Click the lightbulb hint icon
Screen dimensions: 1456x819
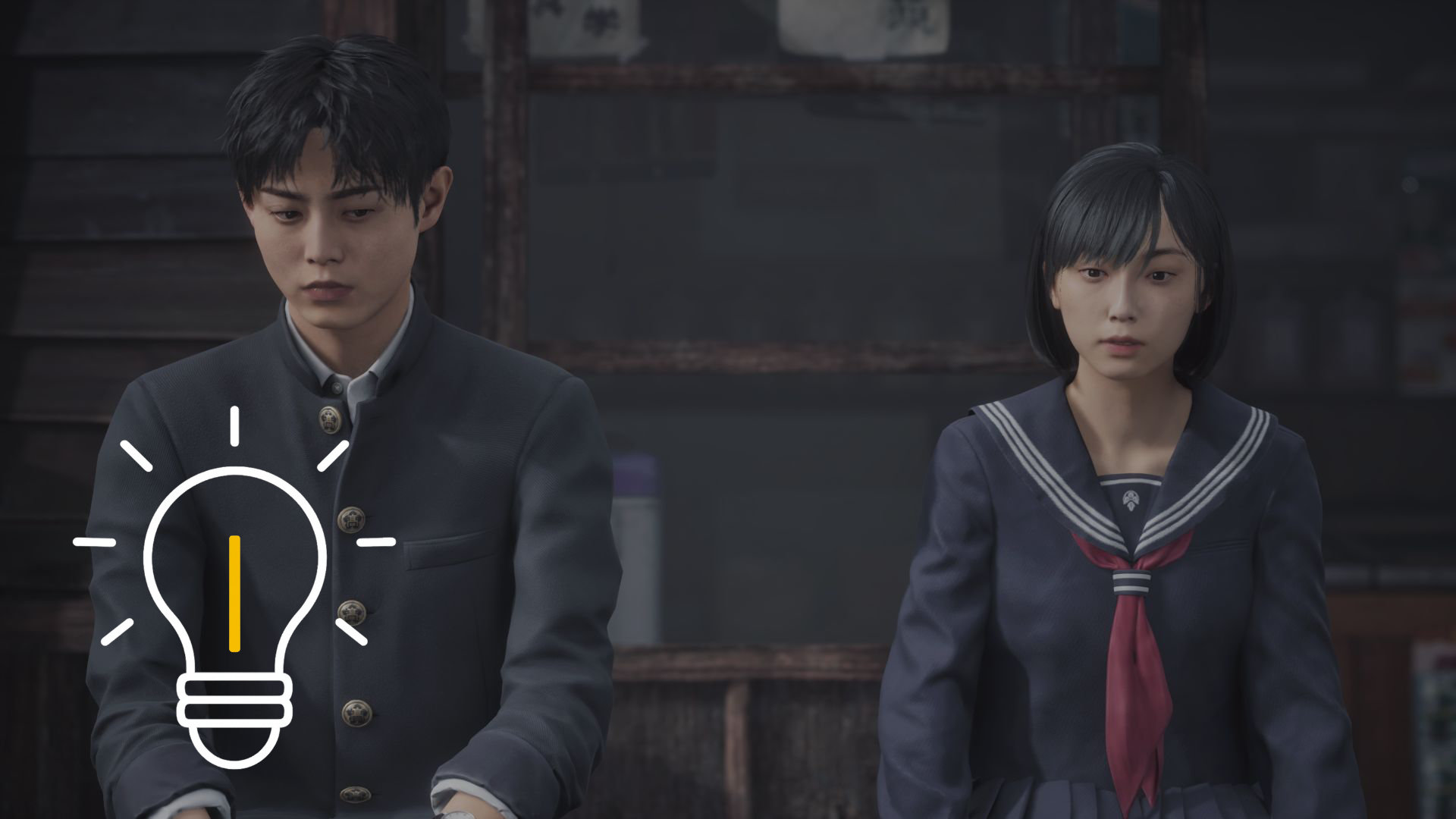(235, 599)
